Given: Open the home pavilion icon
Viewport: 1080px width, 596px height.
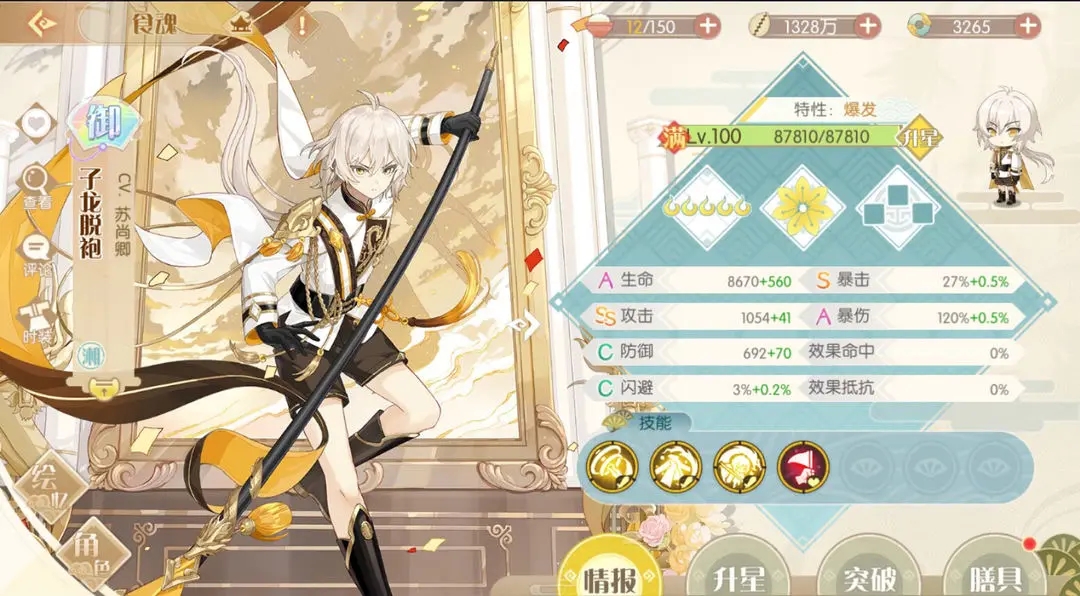Looking at the screenshot, I should point(242,25).
